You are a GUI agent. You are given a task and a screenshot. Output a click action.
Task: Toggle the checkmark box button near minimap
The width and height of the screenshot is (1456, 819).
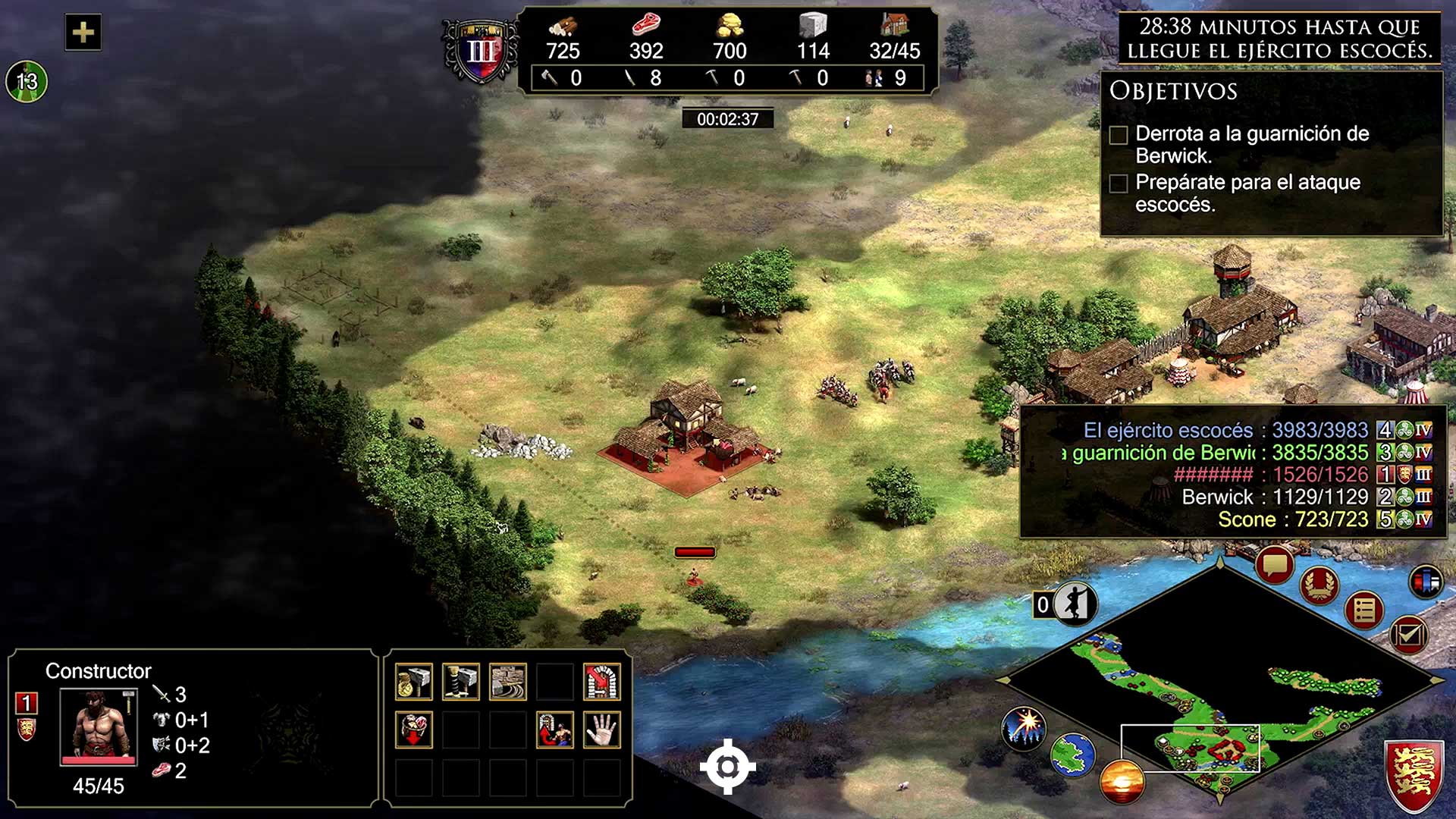pyautogui.click(x=1408, y=634)
